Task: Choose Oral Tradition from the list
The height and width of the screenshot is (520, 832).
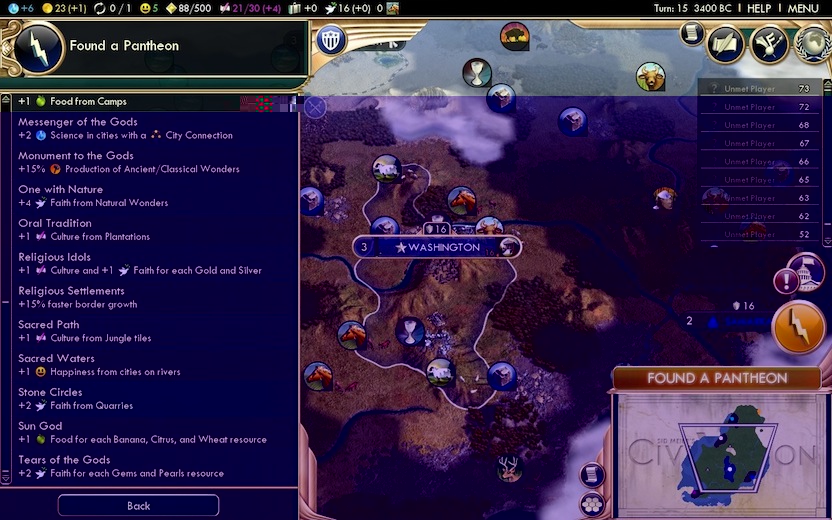Action: (150, 230)
